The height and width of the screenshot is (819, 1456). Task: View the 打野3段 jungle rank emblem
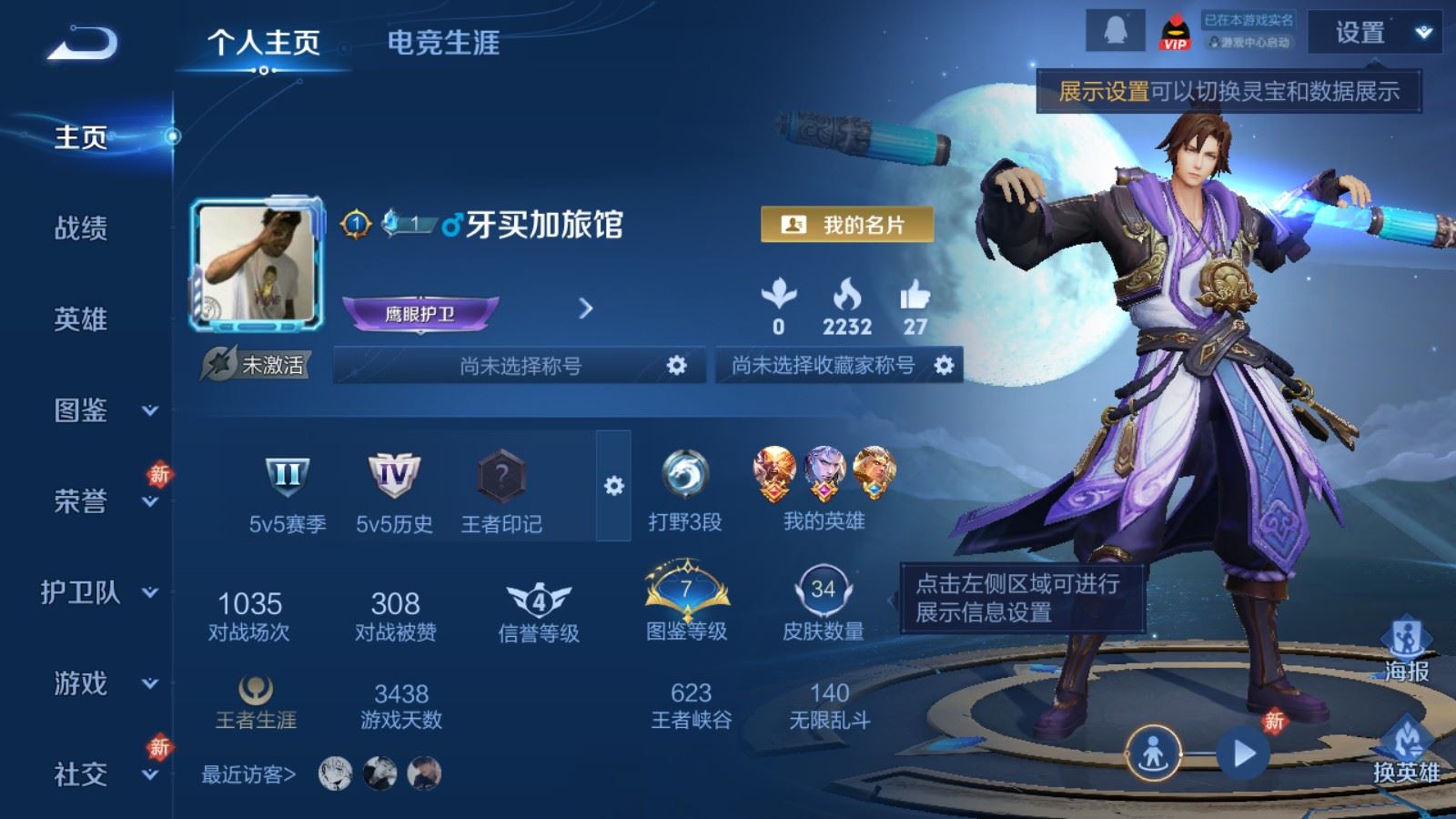[688, 475]
